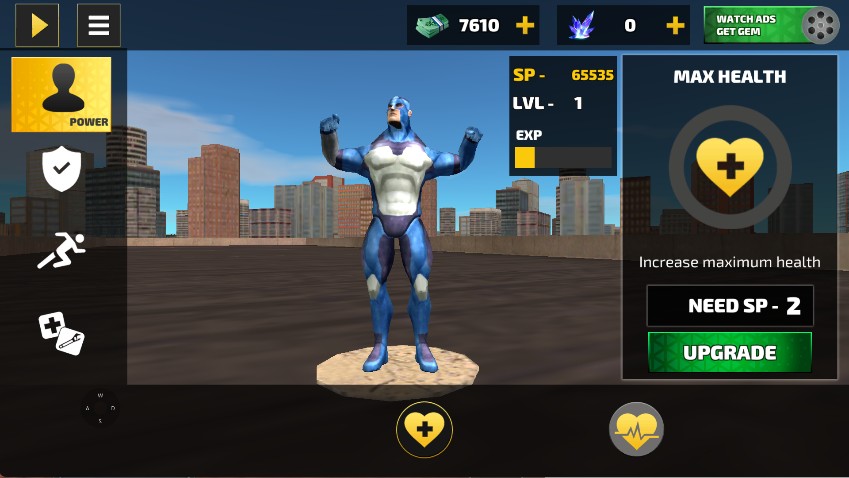This screenshot has height=478, width=849.
Task: Select the Power category tab
Action: [61, 94]
